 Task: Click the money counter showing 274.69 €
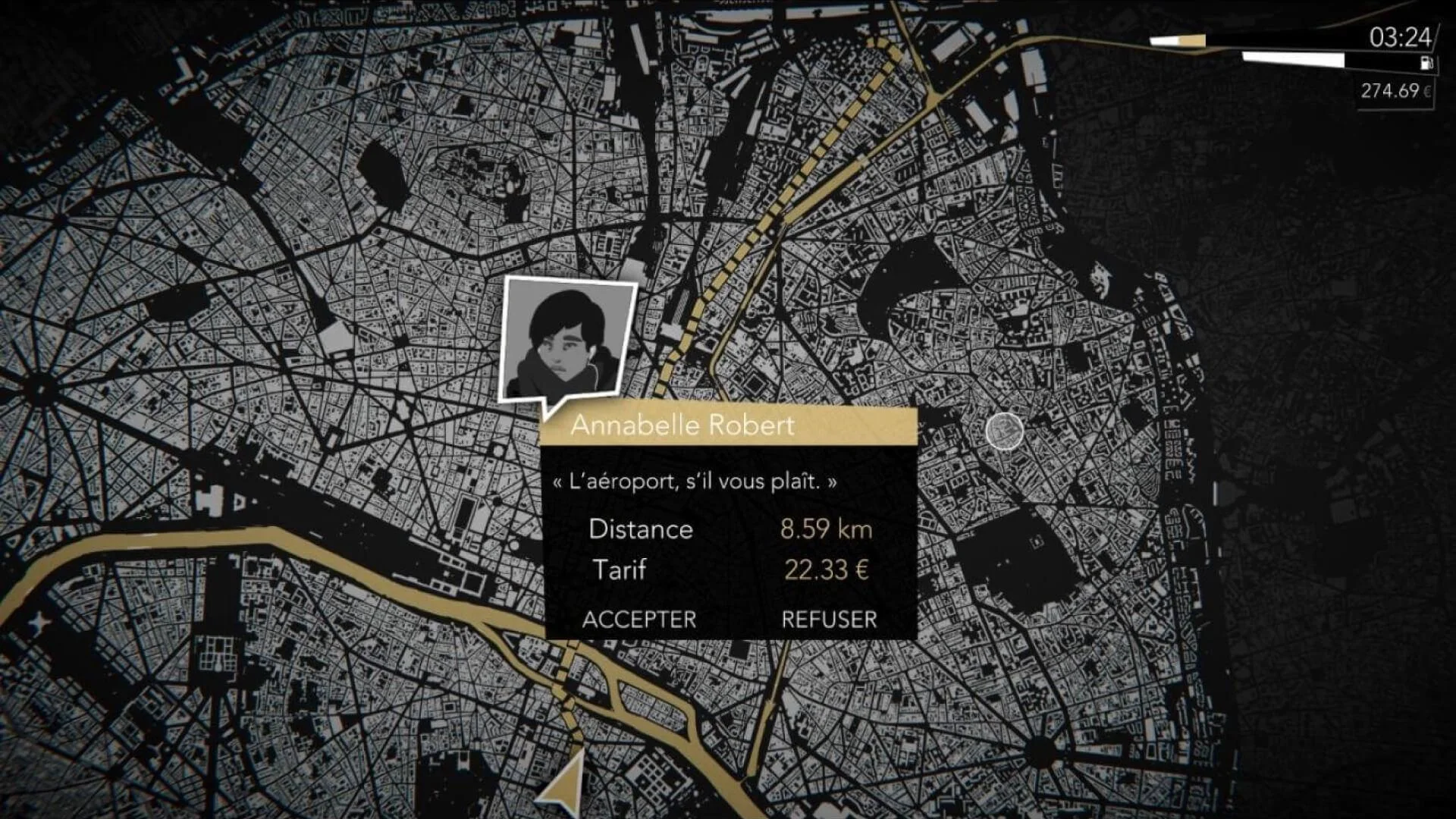(1394, 89)
